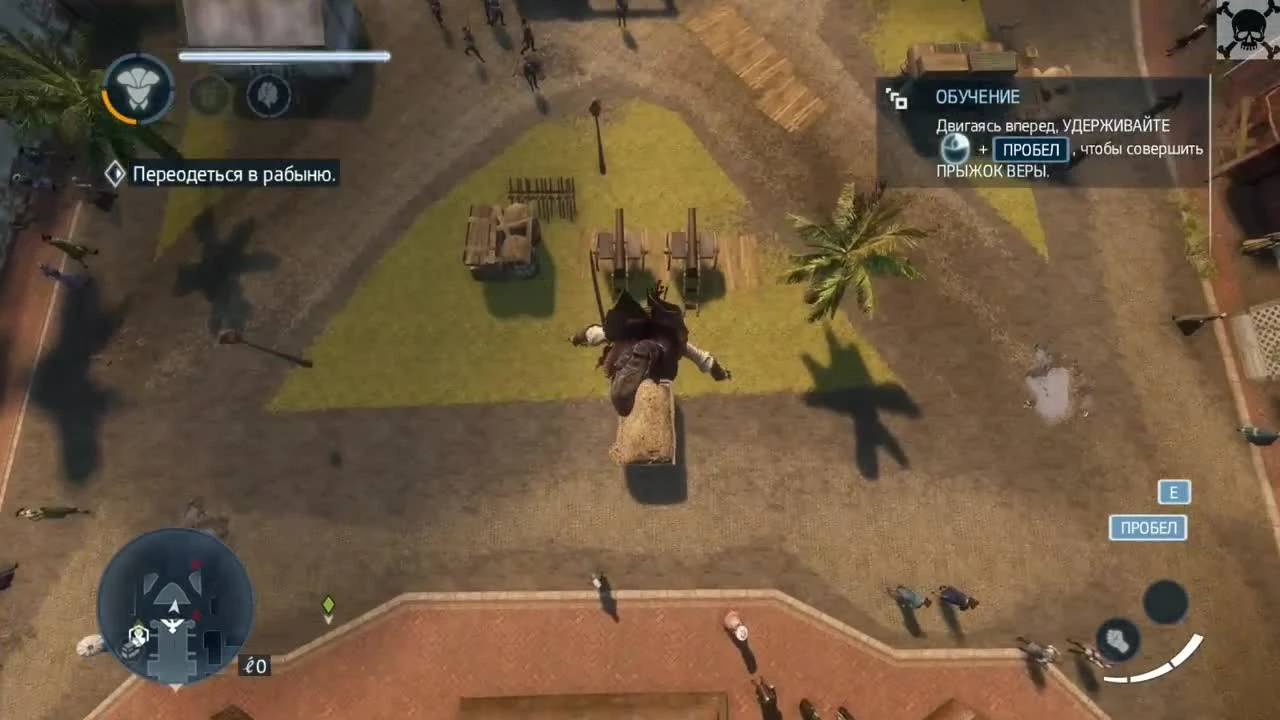Image resolution: width=1280 pixels, height=720 pixels.
Task: Click the player arrow to expand minimap view
Action: [172, 607]
